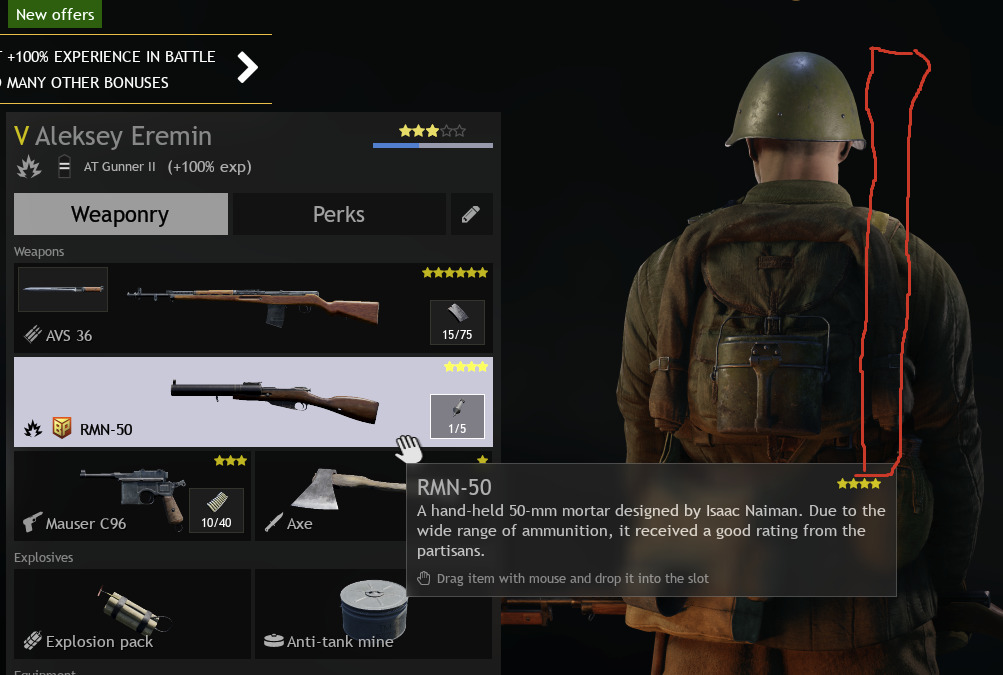Viewport: 1003px width, 675px height.
Task: Open the AVS 36 ammo 15/75 box
Action: pyautogui.click(x=457, y=321)
